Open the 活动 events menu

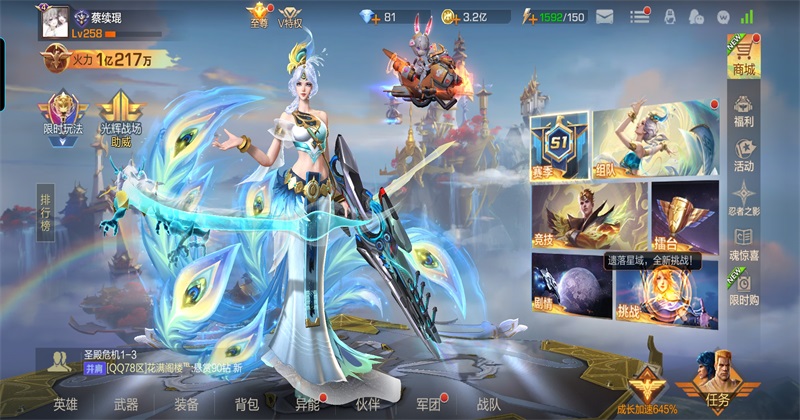[x=743, y=155]
